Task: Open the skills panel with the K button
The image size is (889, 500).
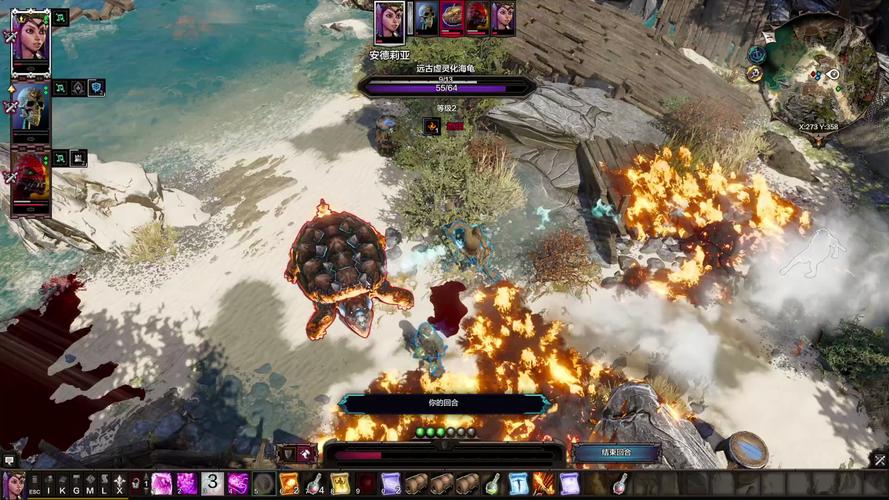Action: (x=62, y=485)
